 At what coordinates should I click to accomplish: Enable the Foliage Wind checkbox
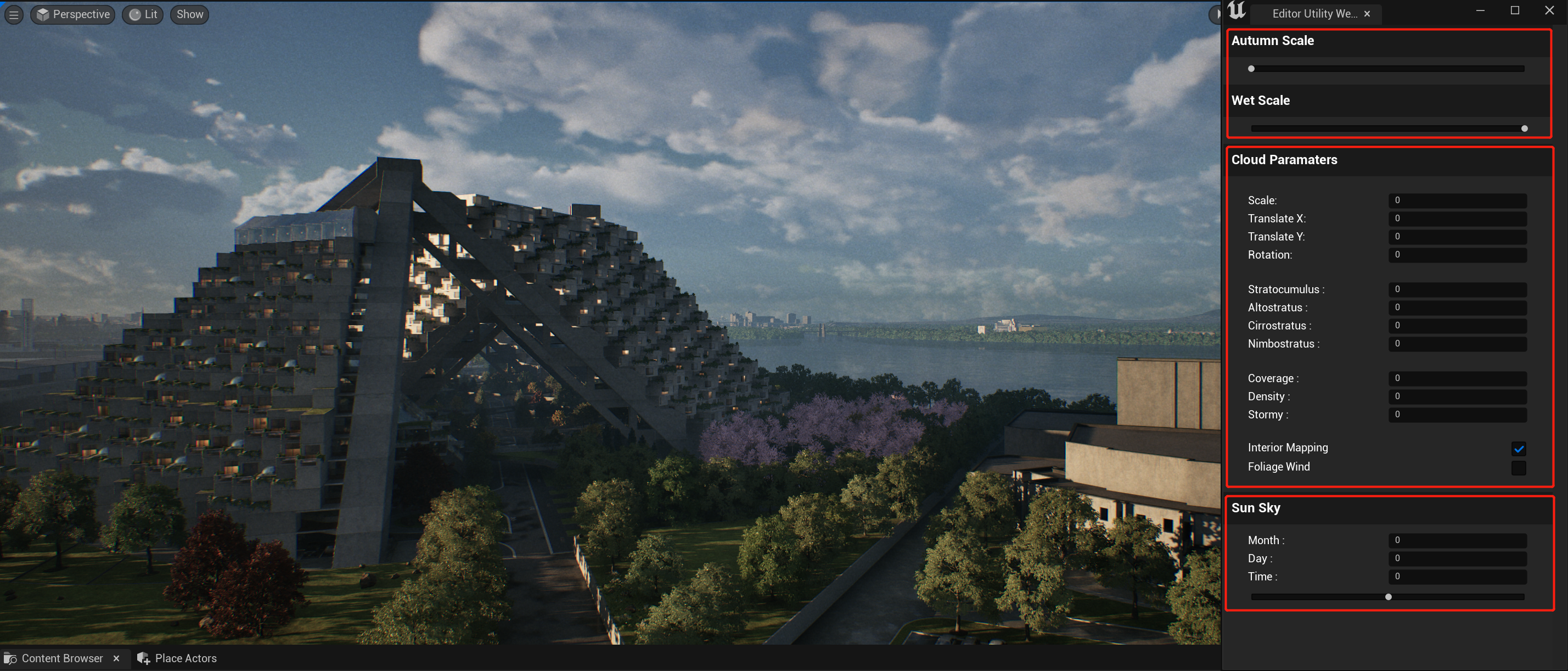point(1518,468)
